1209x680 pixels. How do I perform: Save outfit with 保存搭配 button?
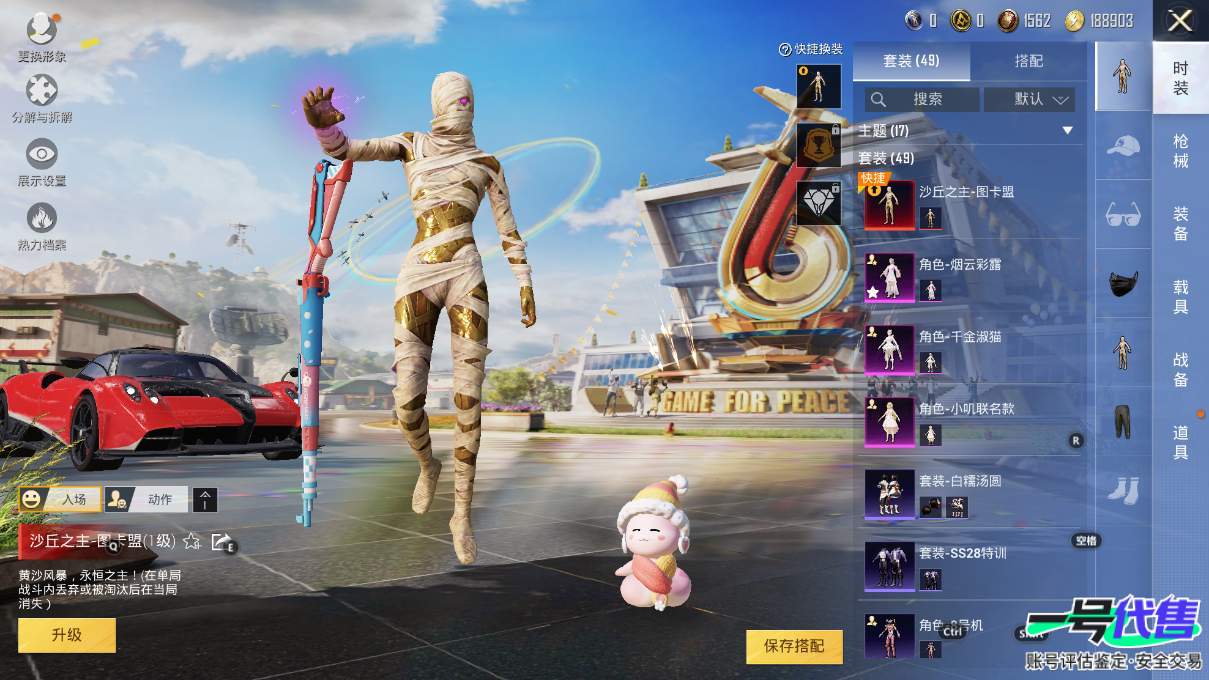pyautogui.click(x=794, y=646)
